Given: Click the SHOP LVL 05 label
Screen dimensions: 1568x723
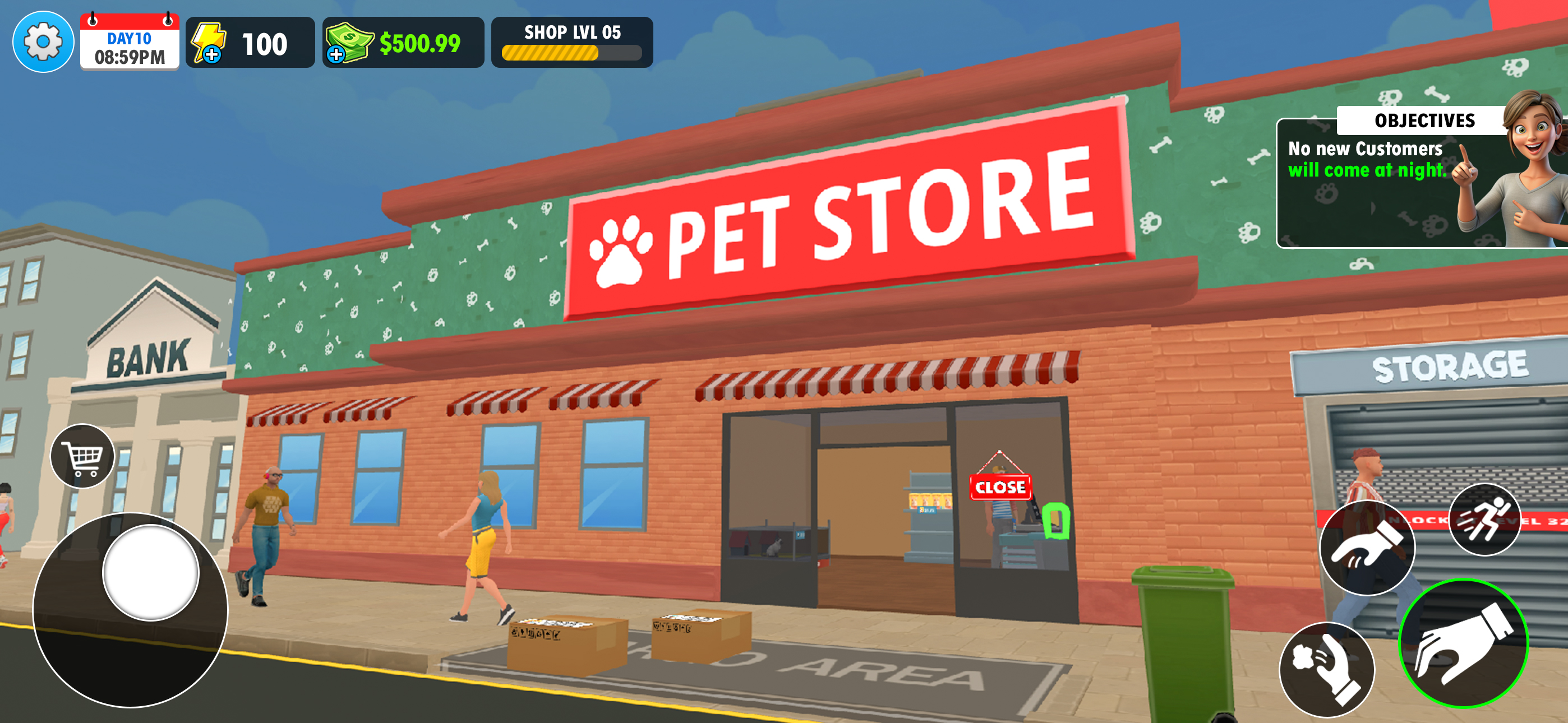Looking at the screenshot, I should (571, 34).
